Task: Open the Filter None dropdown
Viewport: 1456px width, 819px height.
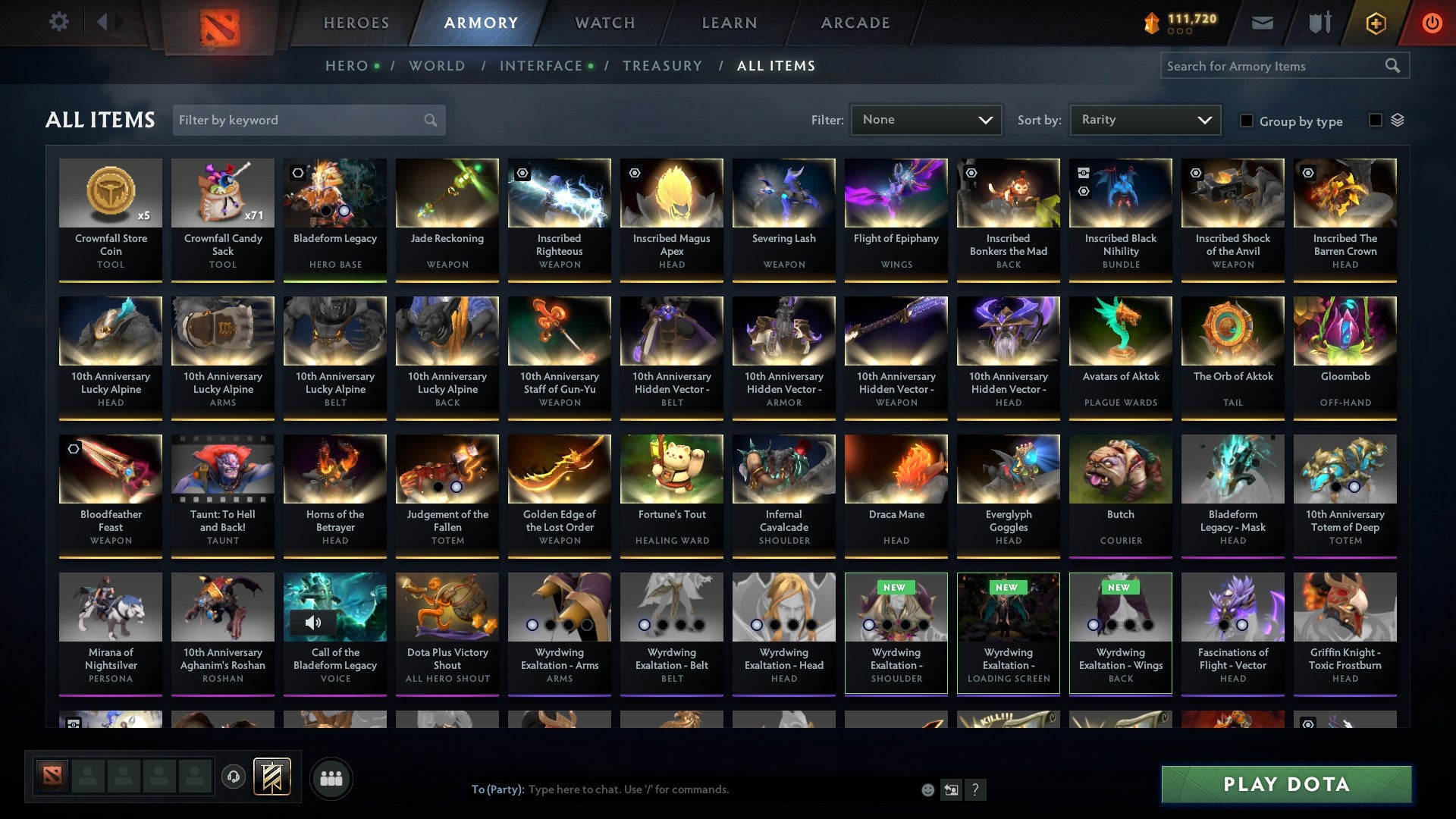Action: [926, 119]
